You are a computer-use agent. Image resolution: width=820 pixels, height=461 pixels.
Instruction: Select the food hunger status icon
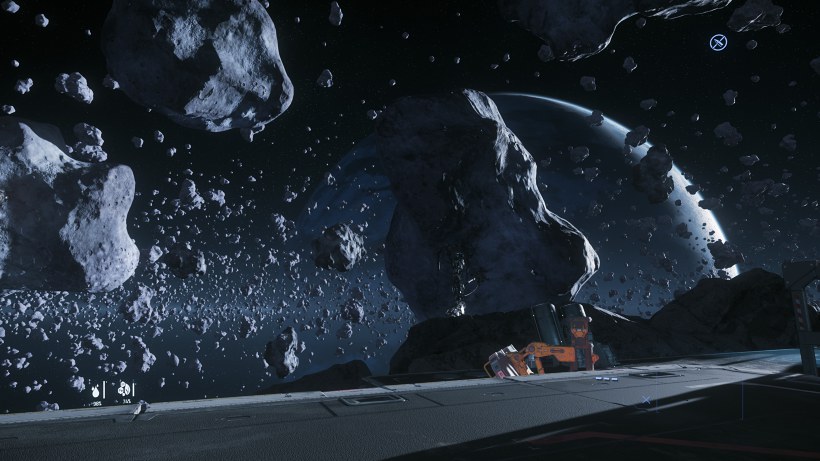[124, 388]
